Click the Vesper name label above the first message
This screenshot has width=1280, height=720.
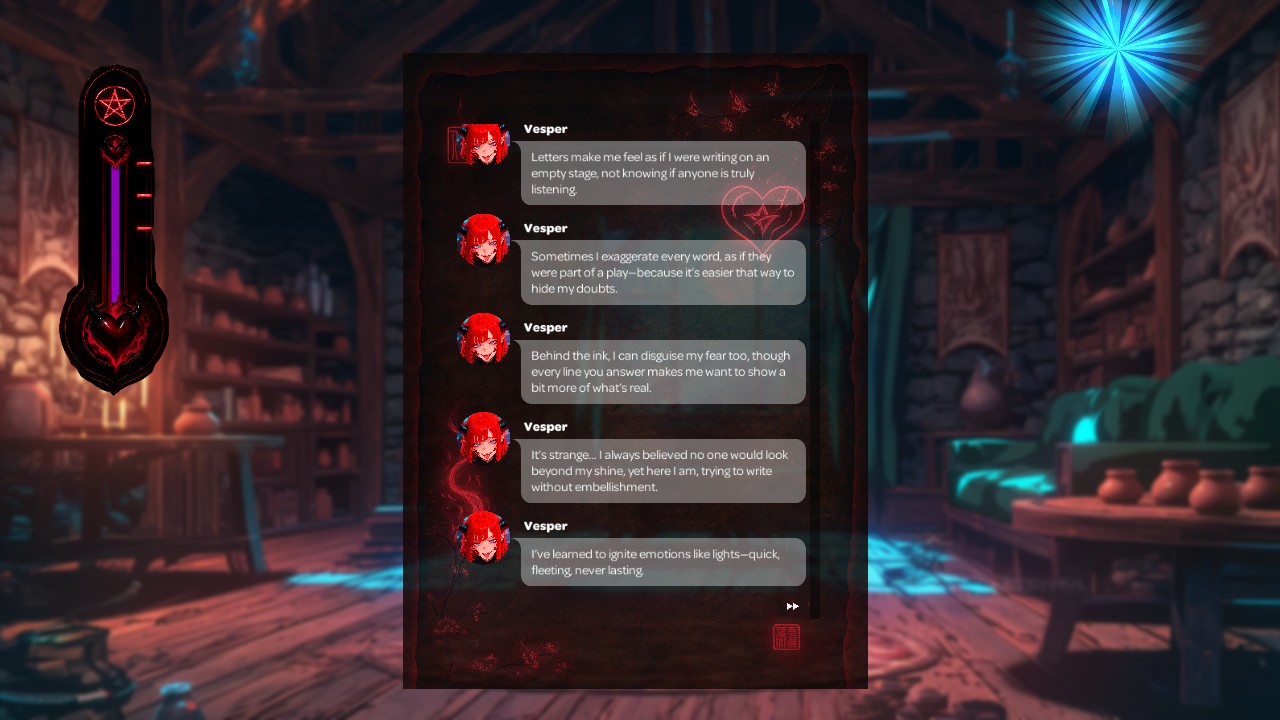(x=546, y=128)
